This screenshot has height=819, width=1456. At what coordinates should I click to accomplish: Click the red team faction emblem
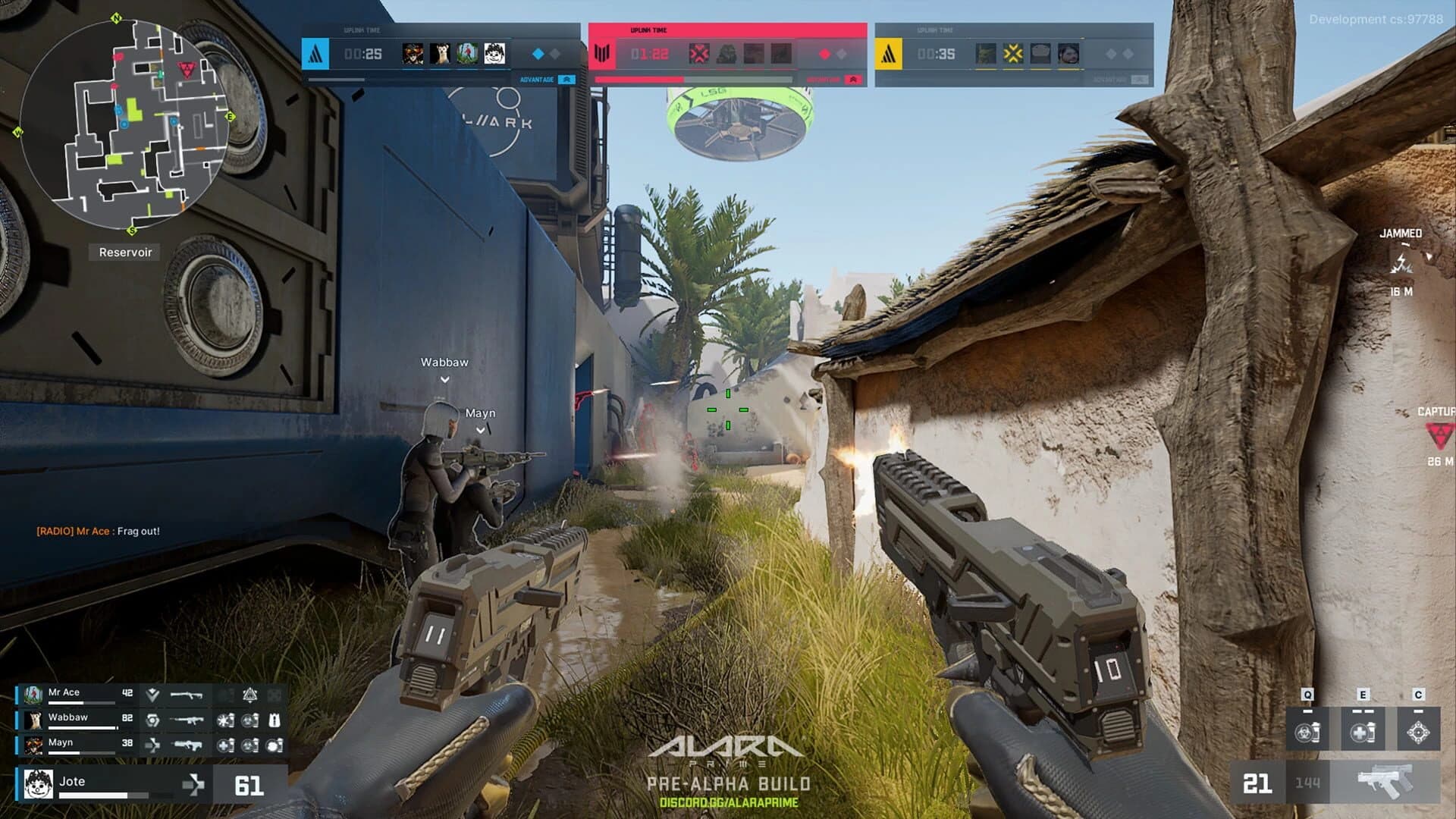click(x=604, y=53)
